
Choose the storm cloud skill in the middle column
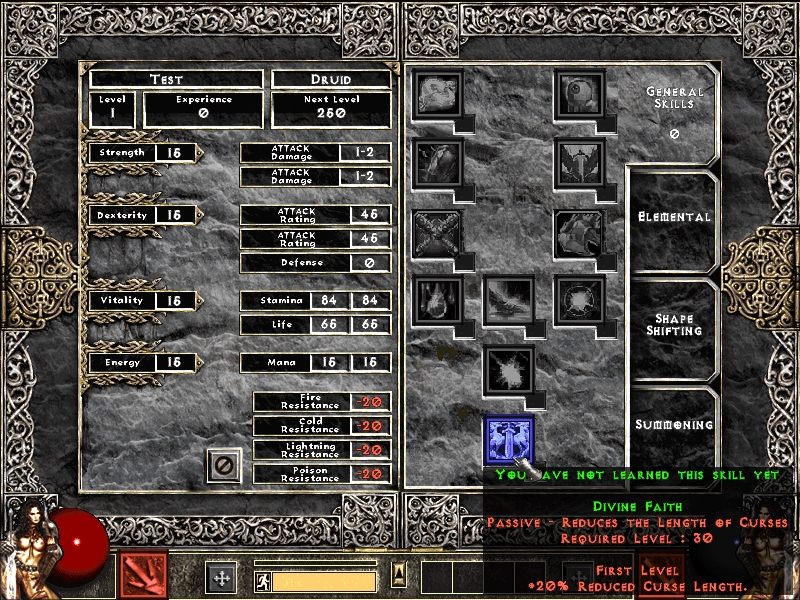coord(509,300)
